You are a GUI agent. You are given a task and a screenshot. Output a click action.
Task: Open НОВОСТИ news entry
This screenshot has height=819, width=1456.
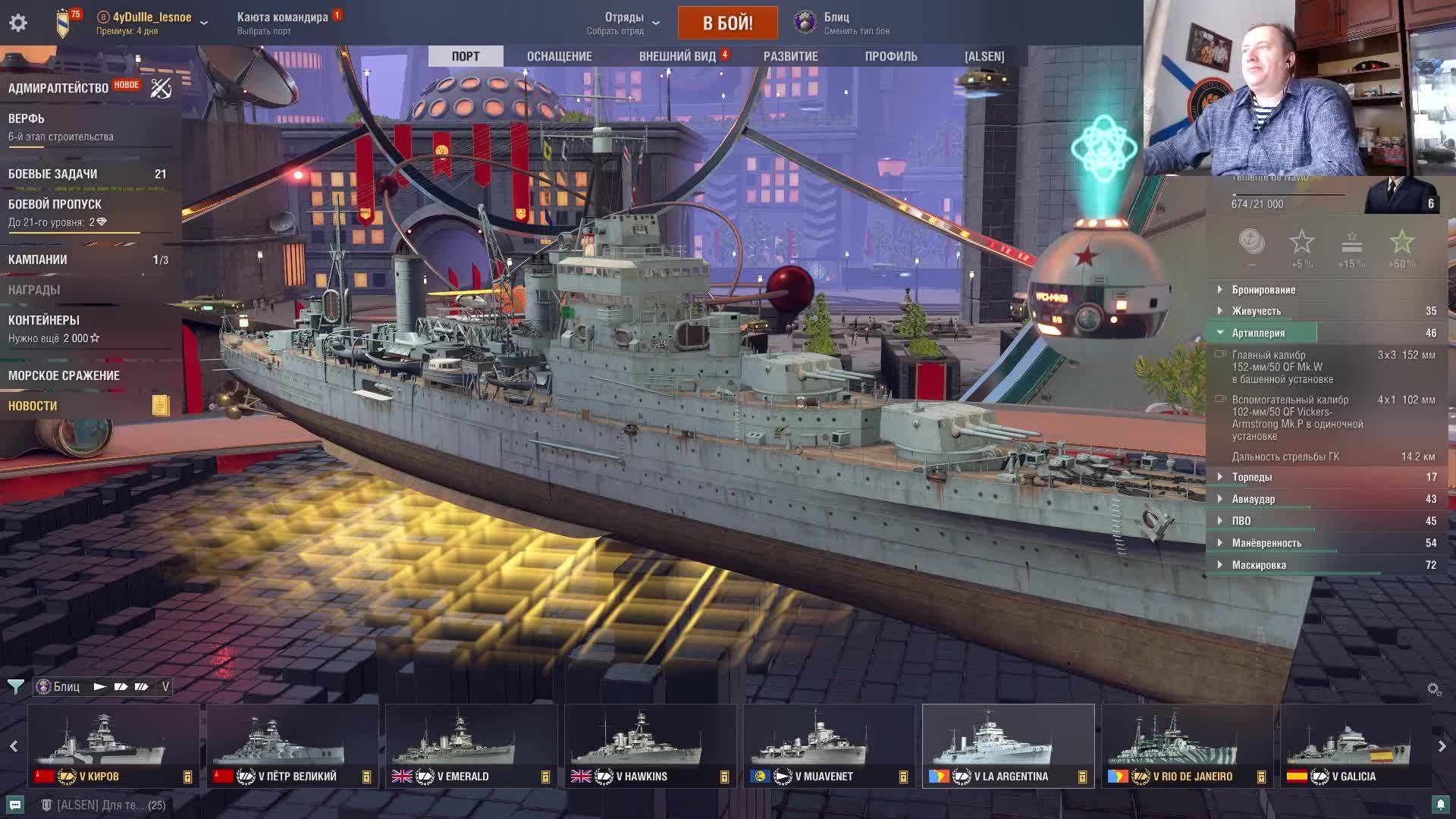pyautogui.click(x=33, y=406)
